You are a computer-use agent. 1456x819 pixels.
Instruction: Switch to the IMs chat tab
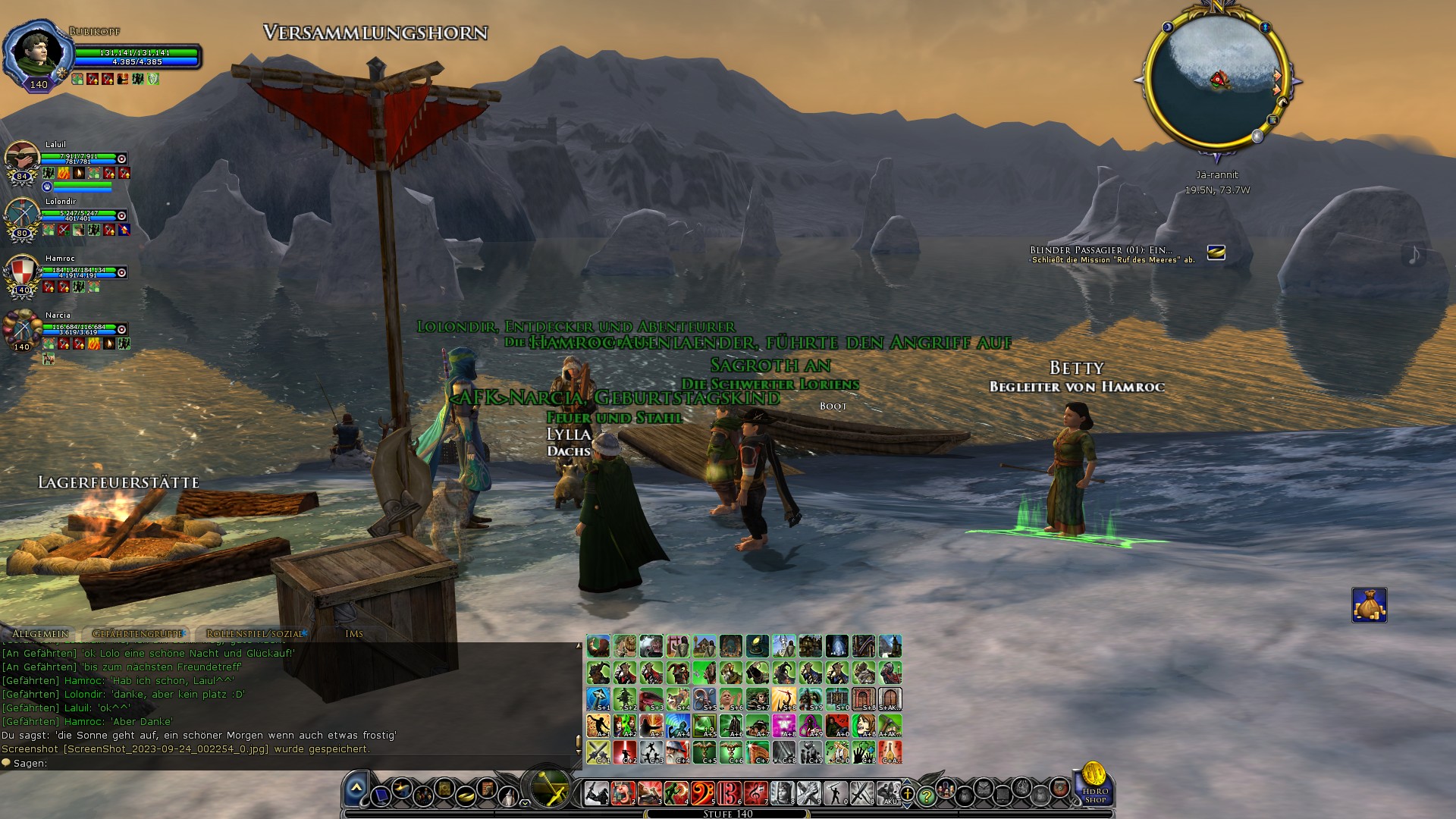(x=356, y=632)
